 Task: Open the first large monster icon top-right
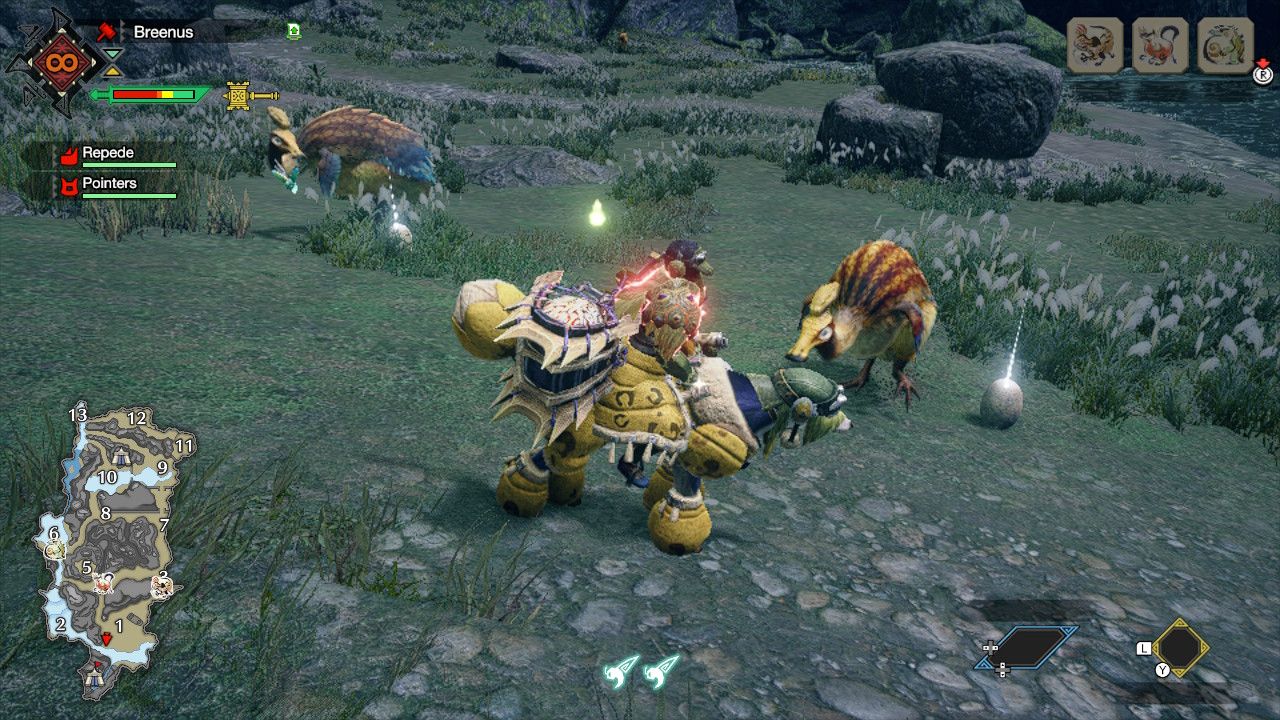point(1094,44)
